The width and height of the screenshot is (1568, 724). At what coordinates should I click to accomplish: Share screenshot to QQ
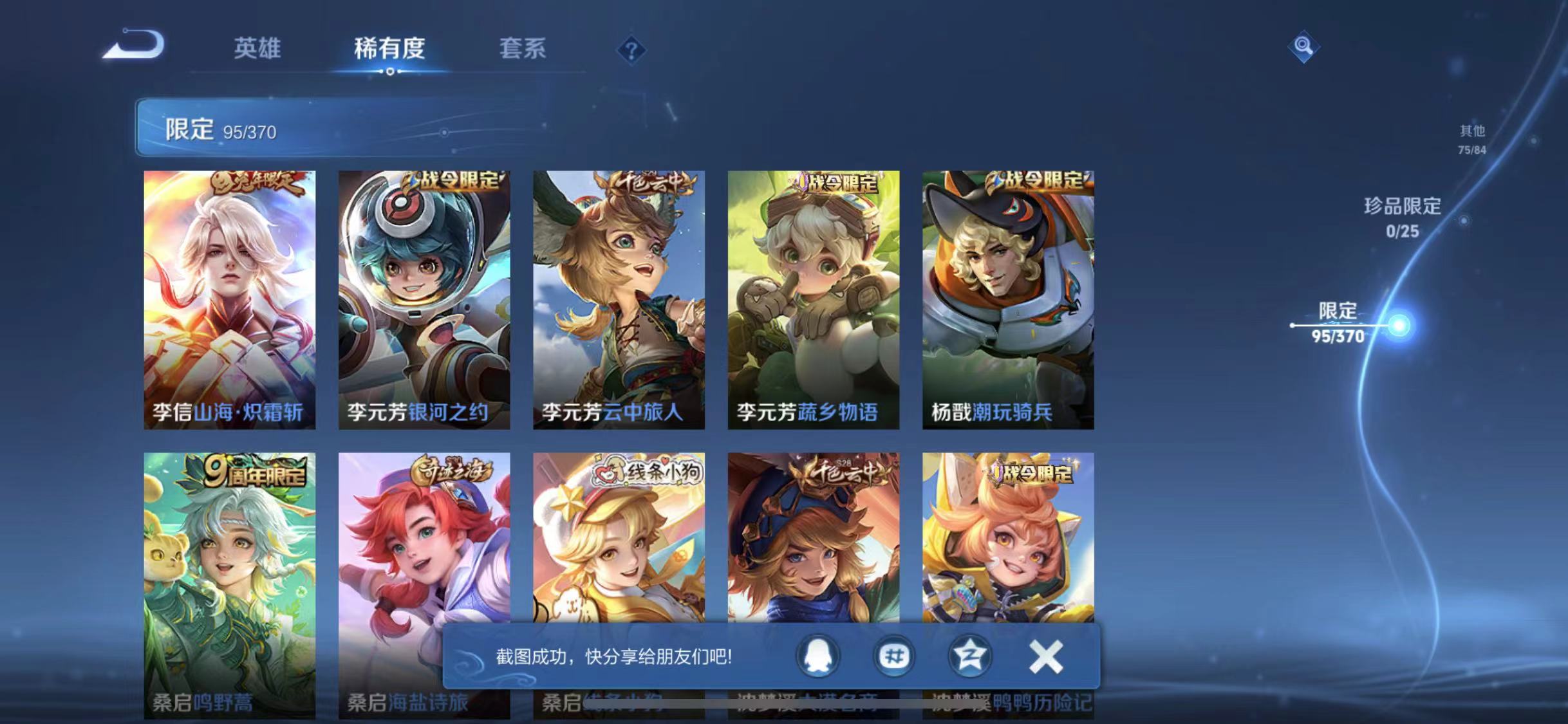pyautogui.click(x=817, y=654)
